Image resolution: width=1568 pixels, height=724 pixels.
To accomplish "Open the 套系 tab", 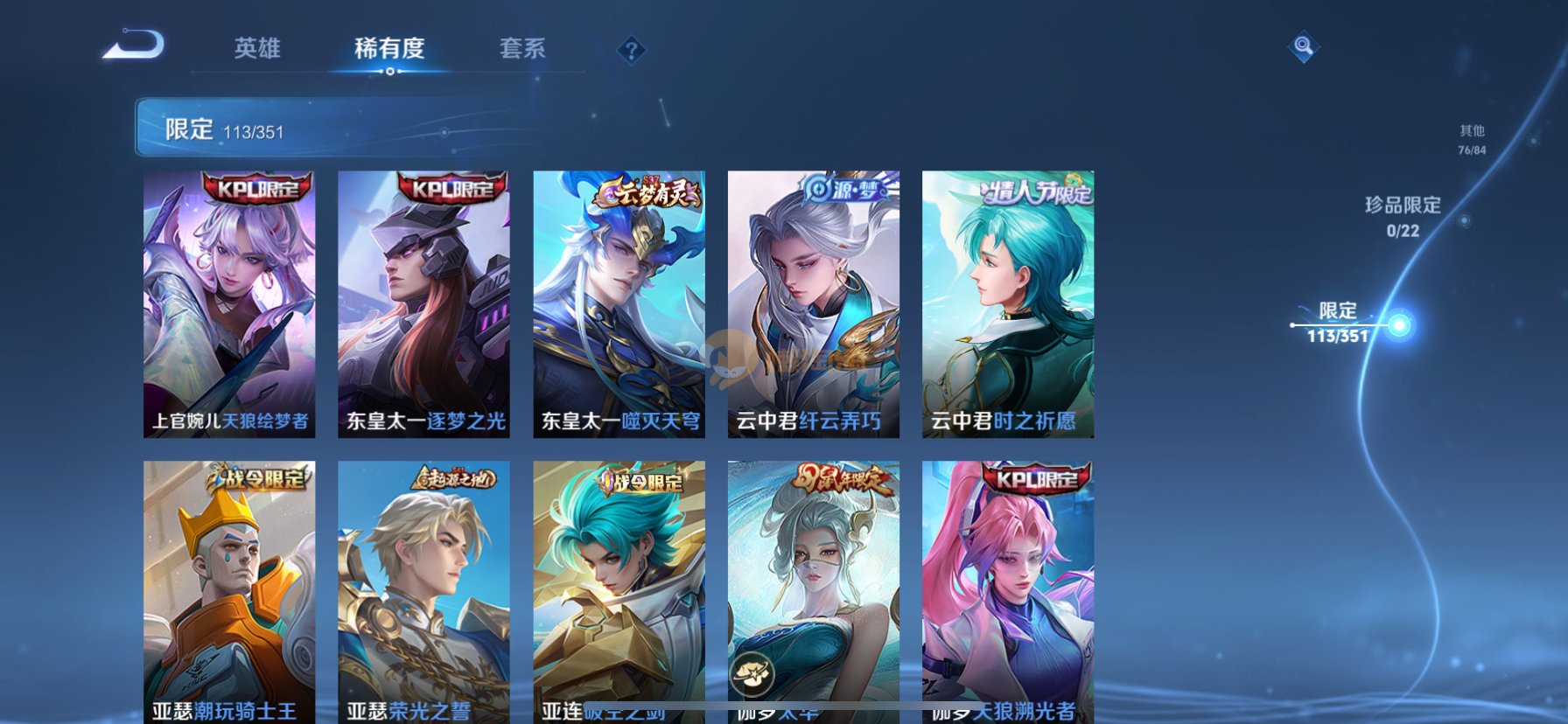I will (x=522, y=48).
